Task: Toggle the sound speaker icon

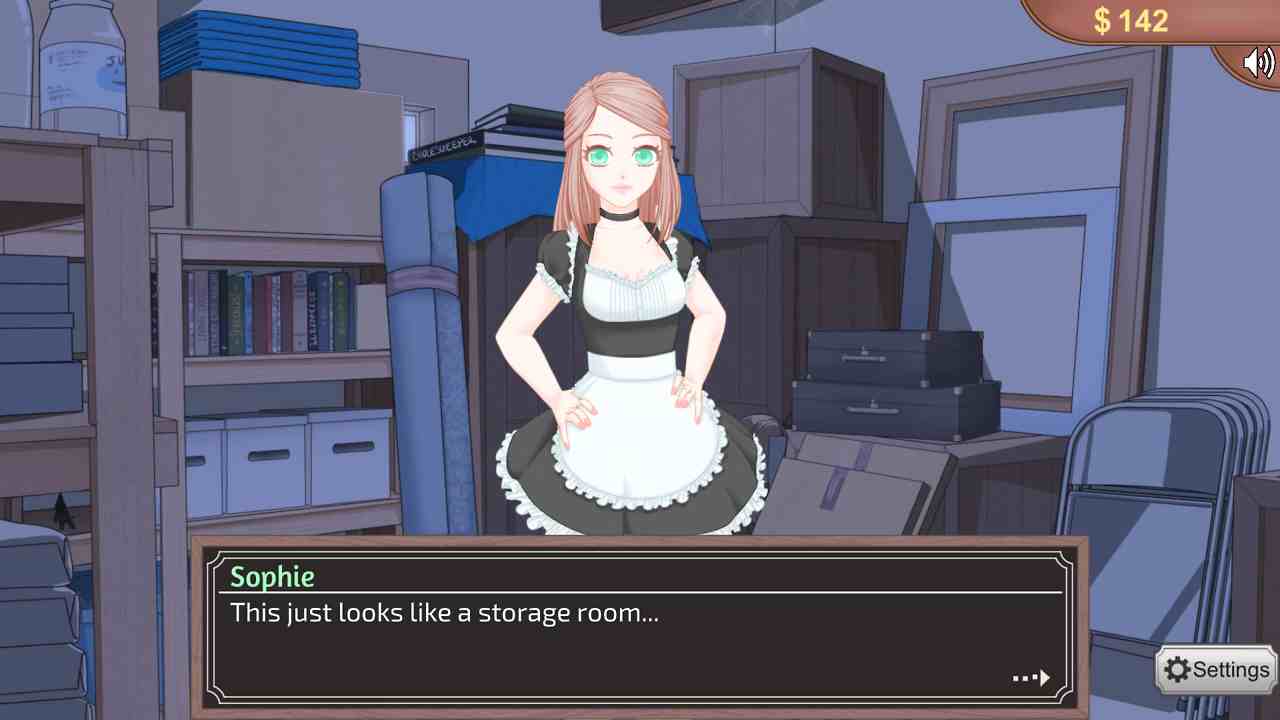Action: 1257,63
